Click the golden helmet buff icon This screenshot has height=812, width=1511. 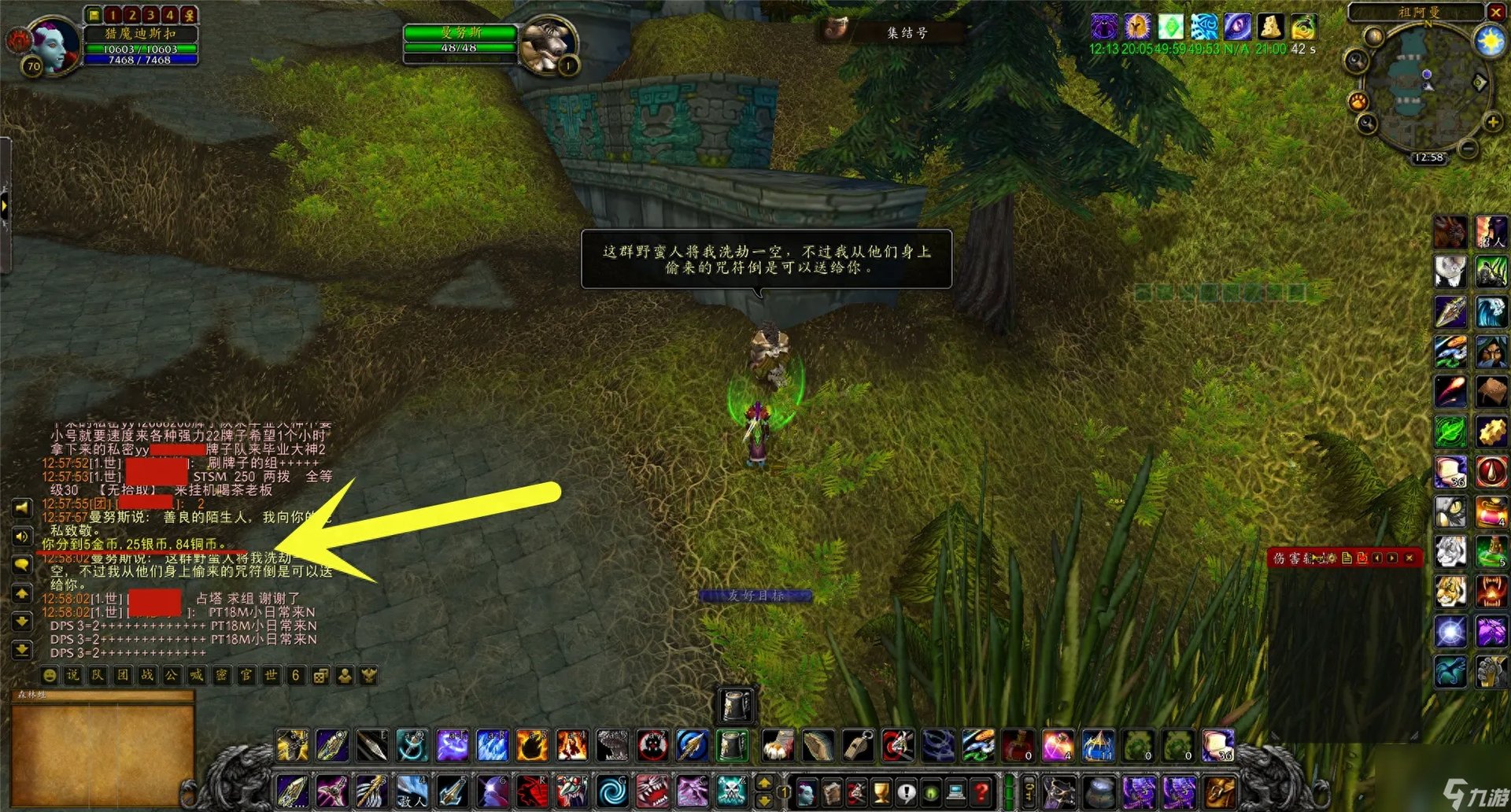[1136, 28]
